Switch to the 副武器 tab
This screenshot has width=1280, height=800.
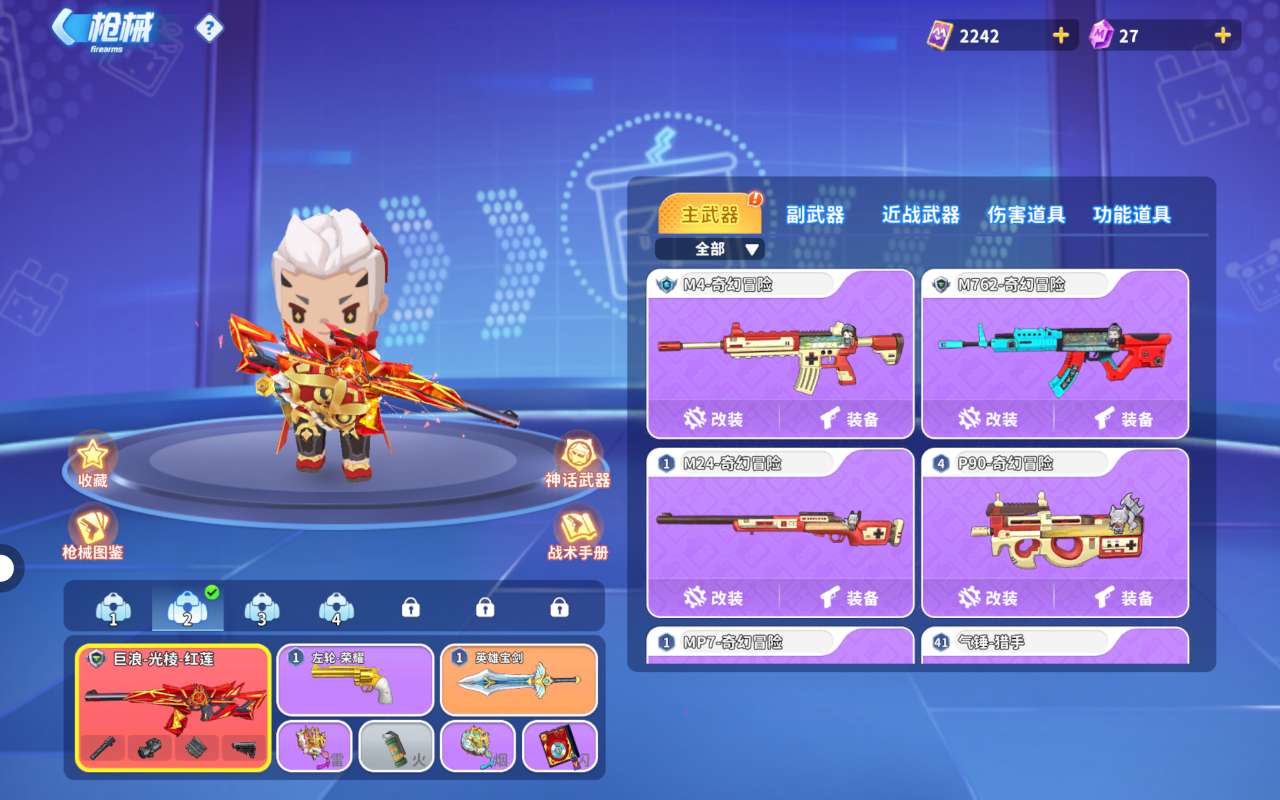(815, 215)
